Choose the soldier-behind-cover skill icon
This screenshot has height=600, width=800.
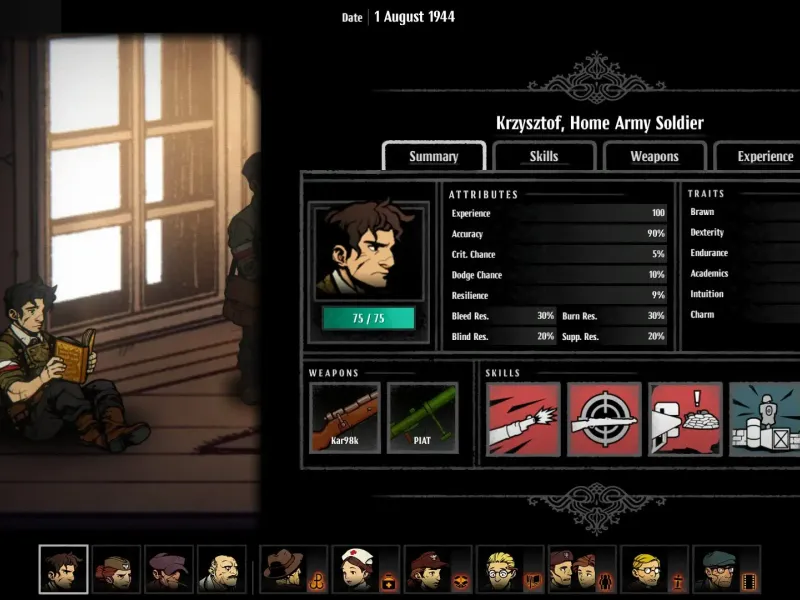click(765, 419)
